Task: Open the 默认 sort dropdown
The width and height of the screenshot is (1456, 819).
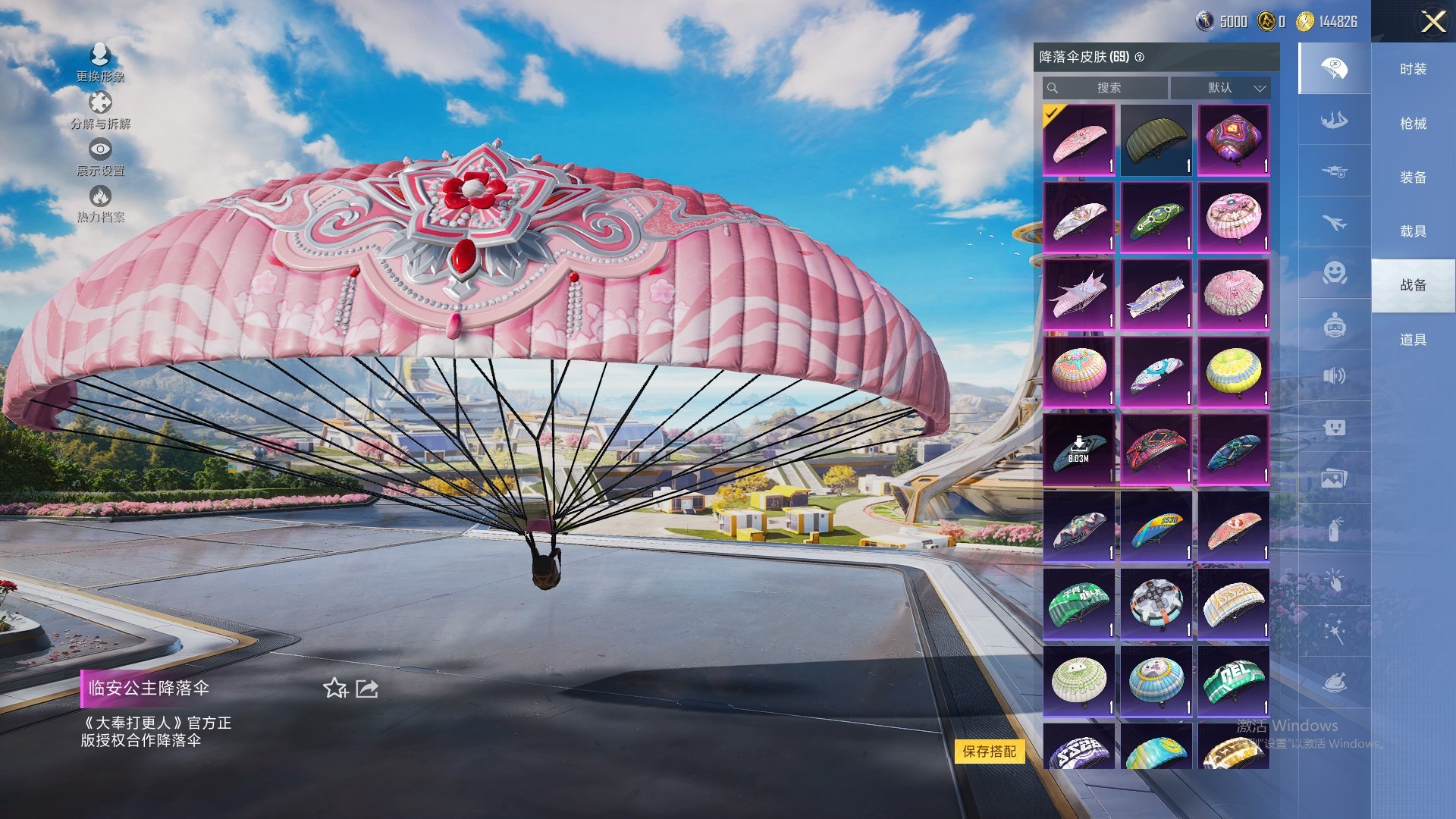Action: [1220, 88]
